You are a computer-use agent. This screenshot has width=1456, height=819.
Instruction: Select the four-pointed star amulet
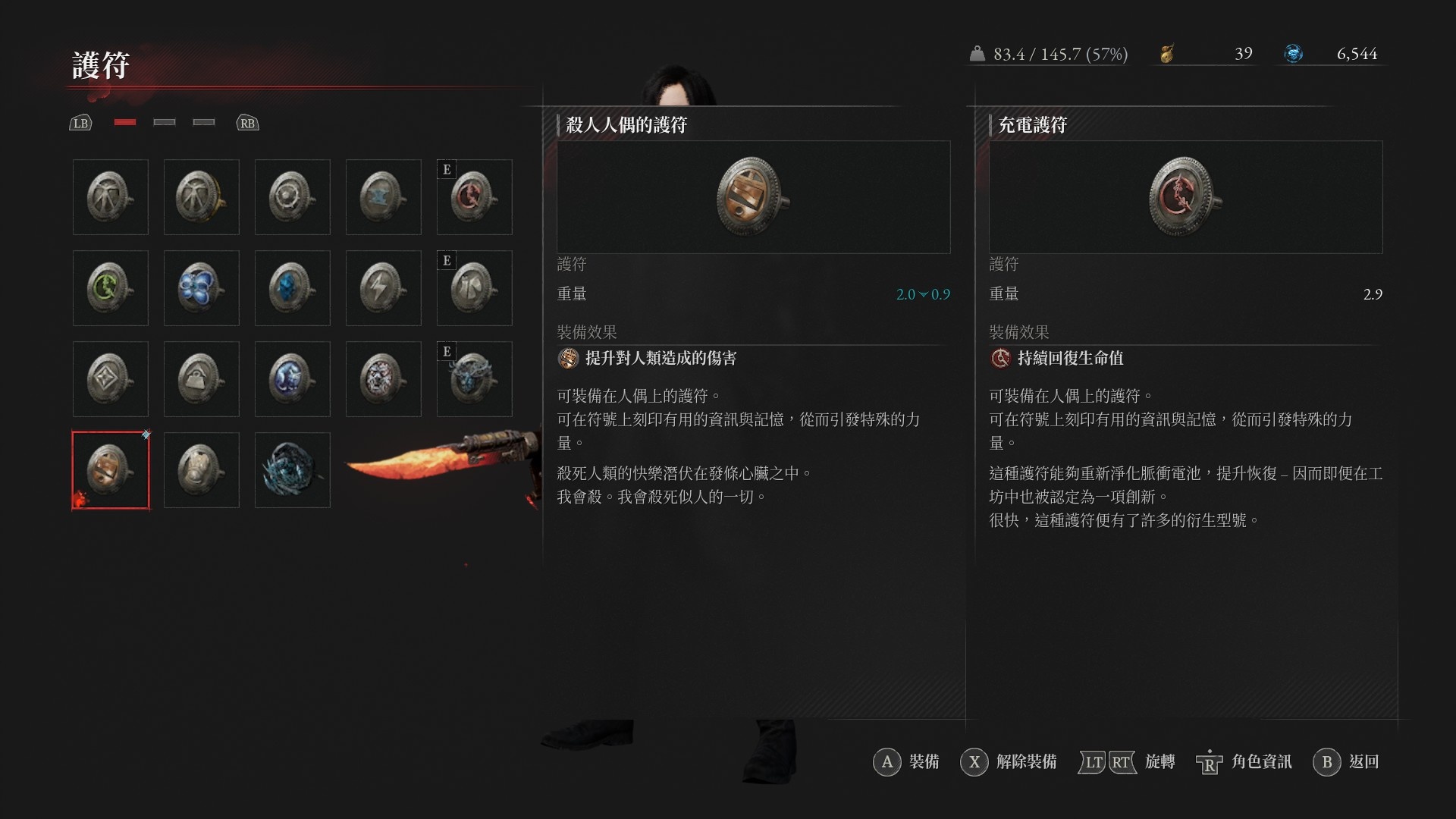point(110,379)
